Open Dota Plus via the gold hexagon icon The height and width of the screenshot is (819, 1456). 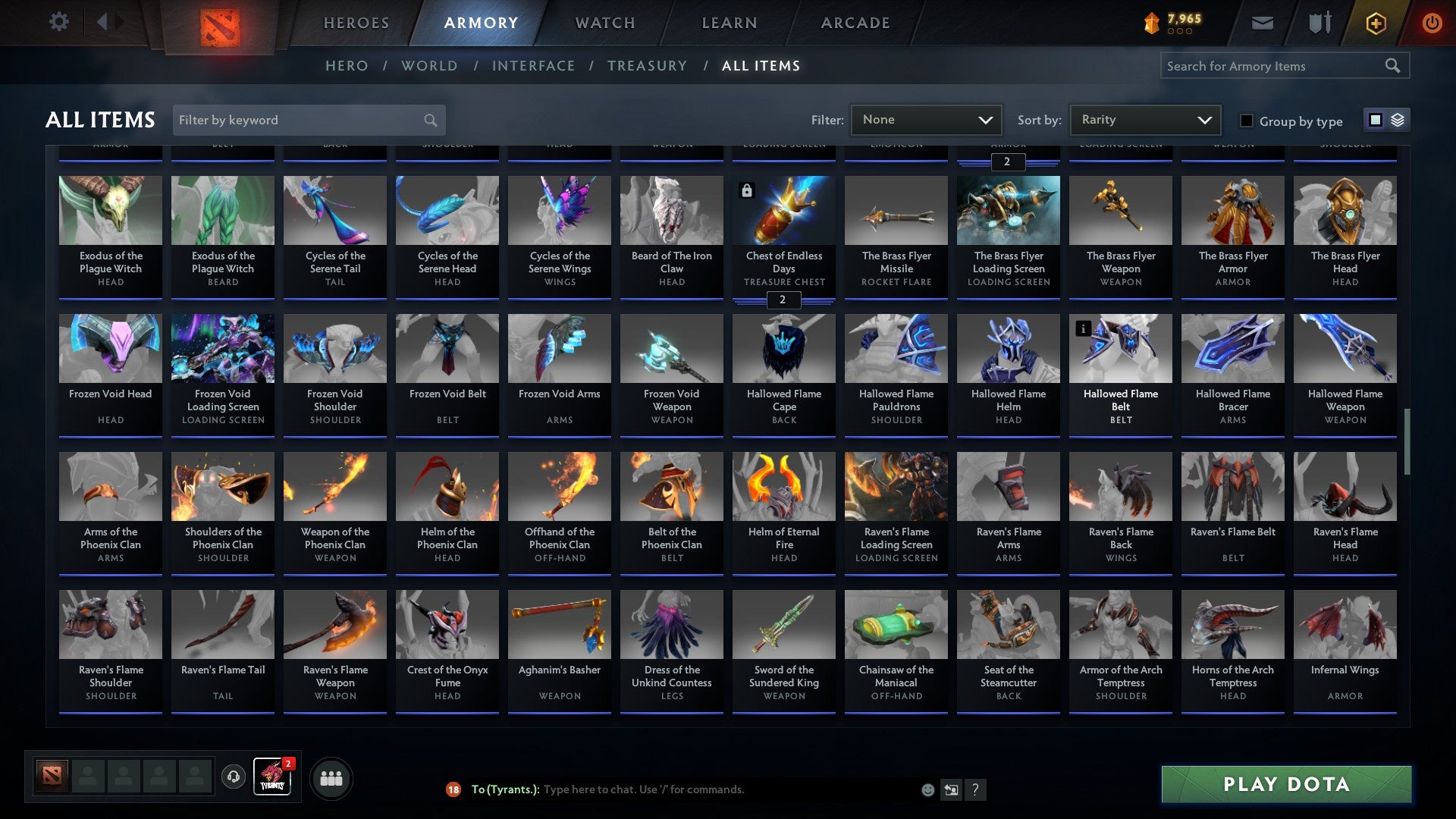click(x=1375, y=22)
